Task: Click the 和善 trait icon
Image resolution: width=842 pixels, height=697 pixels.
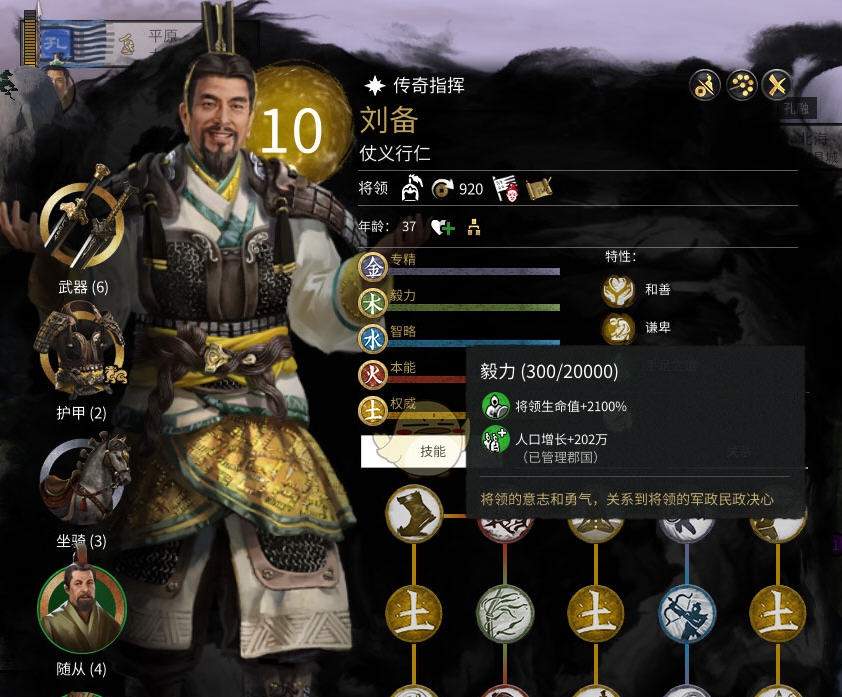Action: pos(619,290)
